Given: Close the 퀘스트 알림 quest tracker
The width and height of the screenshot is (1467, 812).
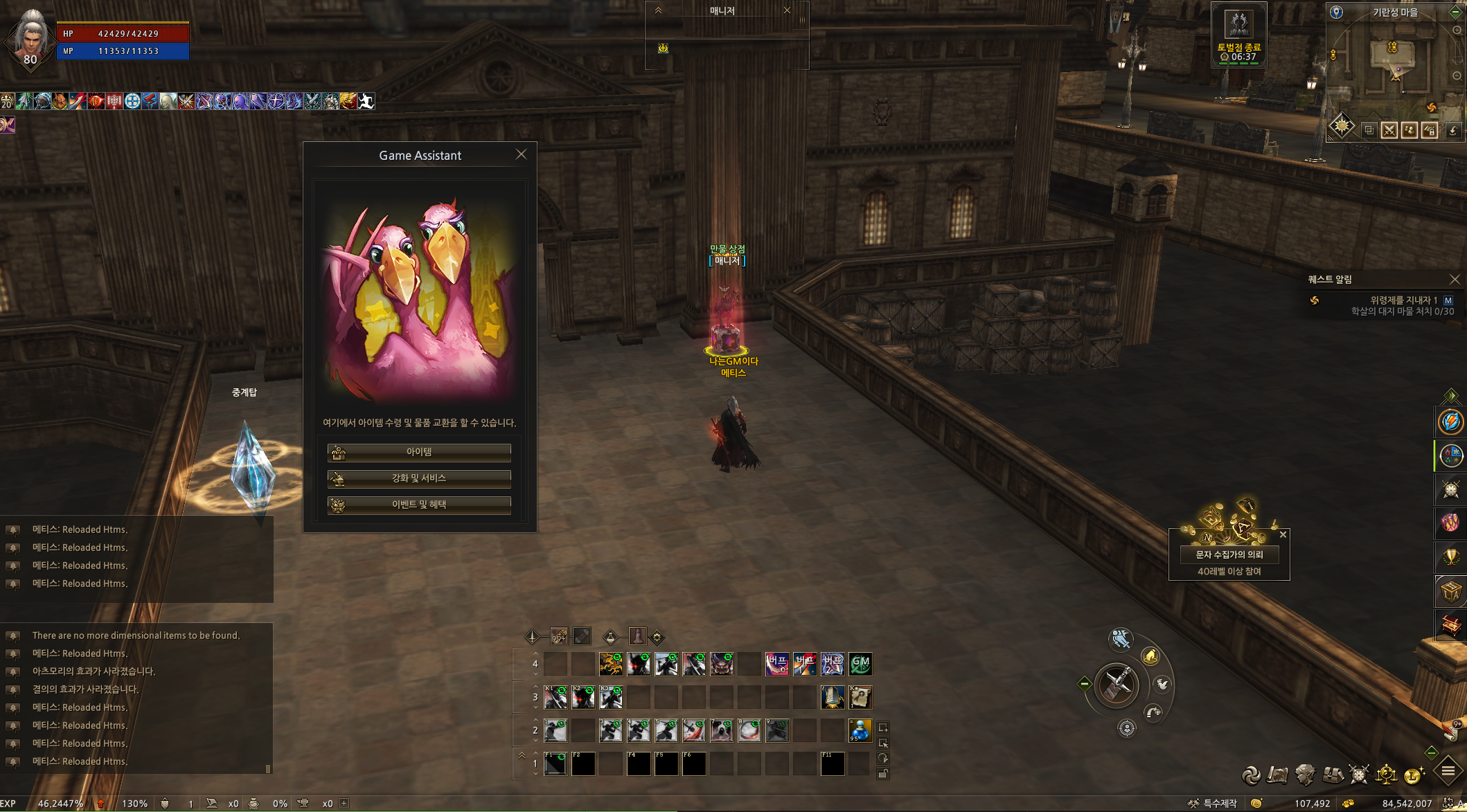Looking at the screenshot, I should click(1455, 280).
